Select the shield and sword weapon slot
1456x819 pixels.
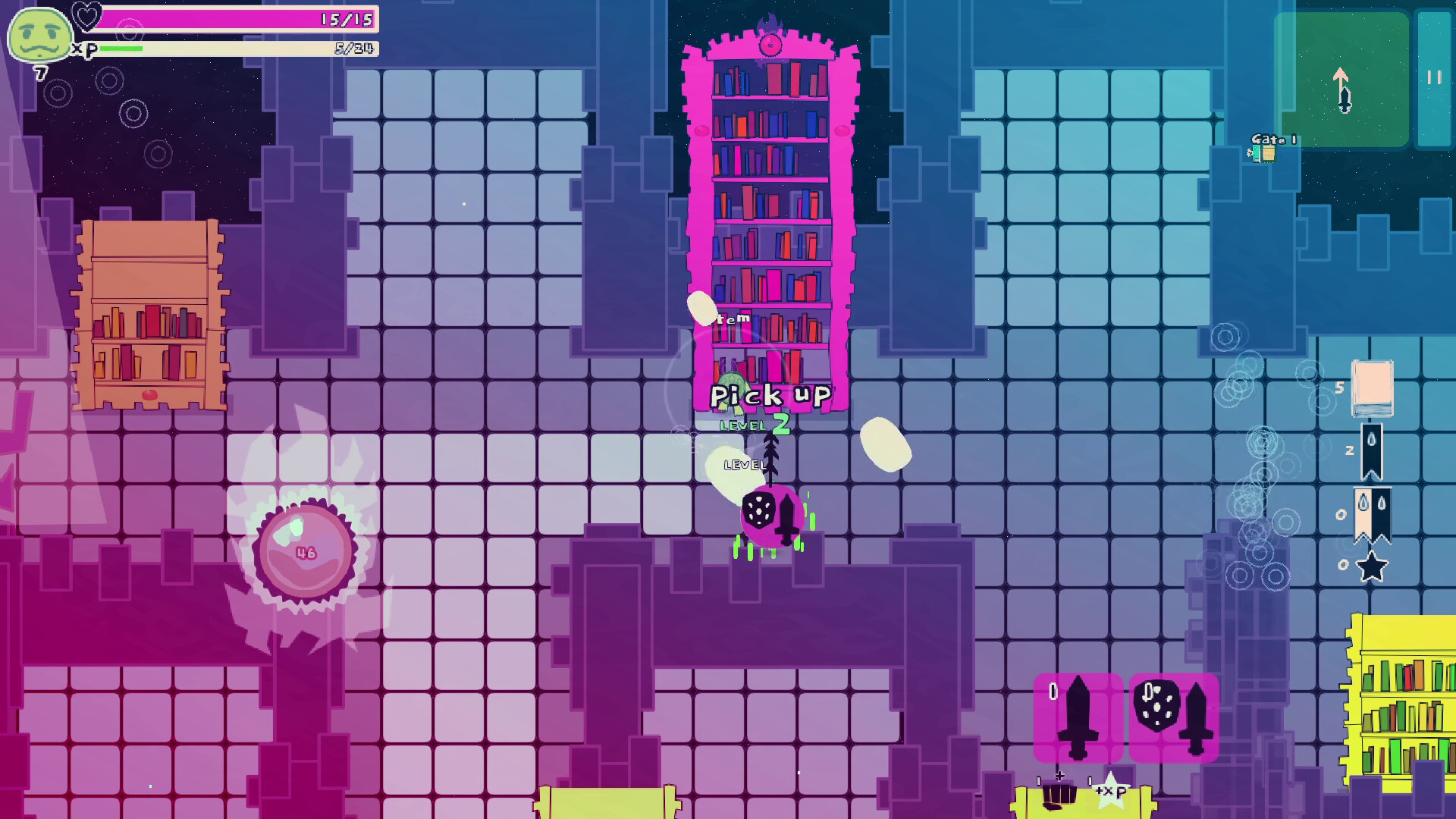pyautogui.click(x=1174, y=717)
